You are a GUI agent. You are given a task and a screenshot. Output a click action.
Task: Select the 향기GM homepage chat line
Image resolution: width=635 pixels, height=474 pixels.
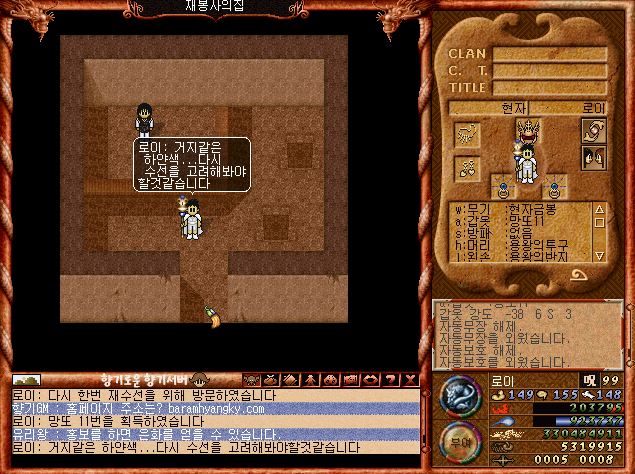(215, 408)
